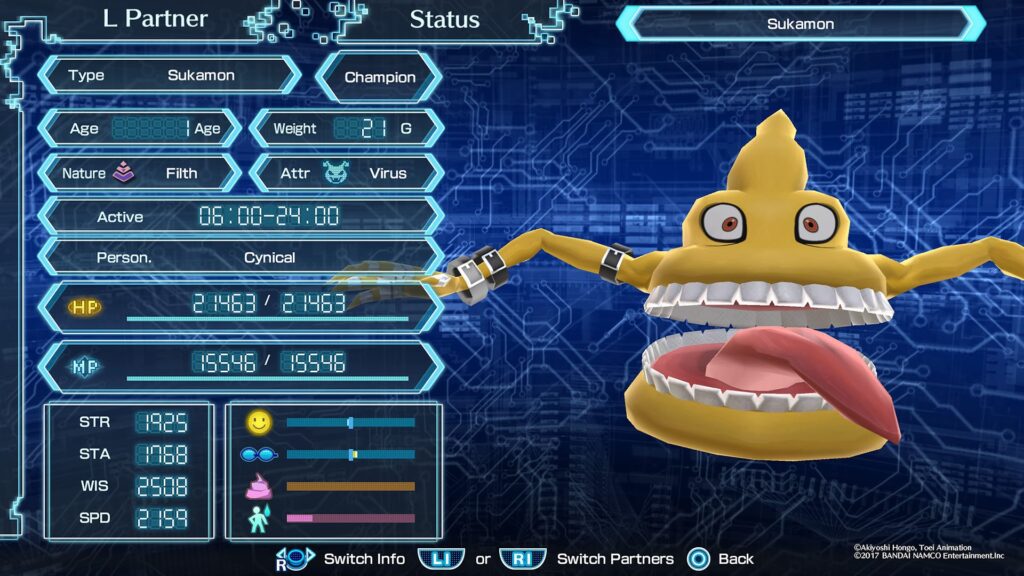Choose the Champion stage badge
The width and height of the screenshot is (1024, 576).
coord(380,77)
